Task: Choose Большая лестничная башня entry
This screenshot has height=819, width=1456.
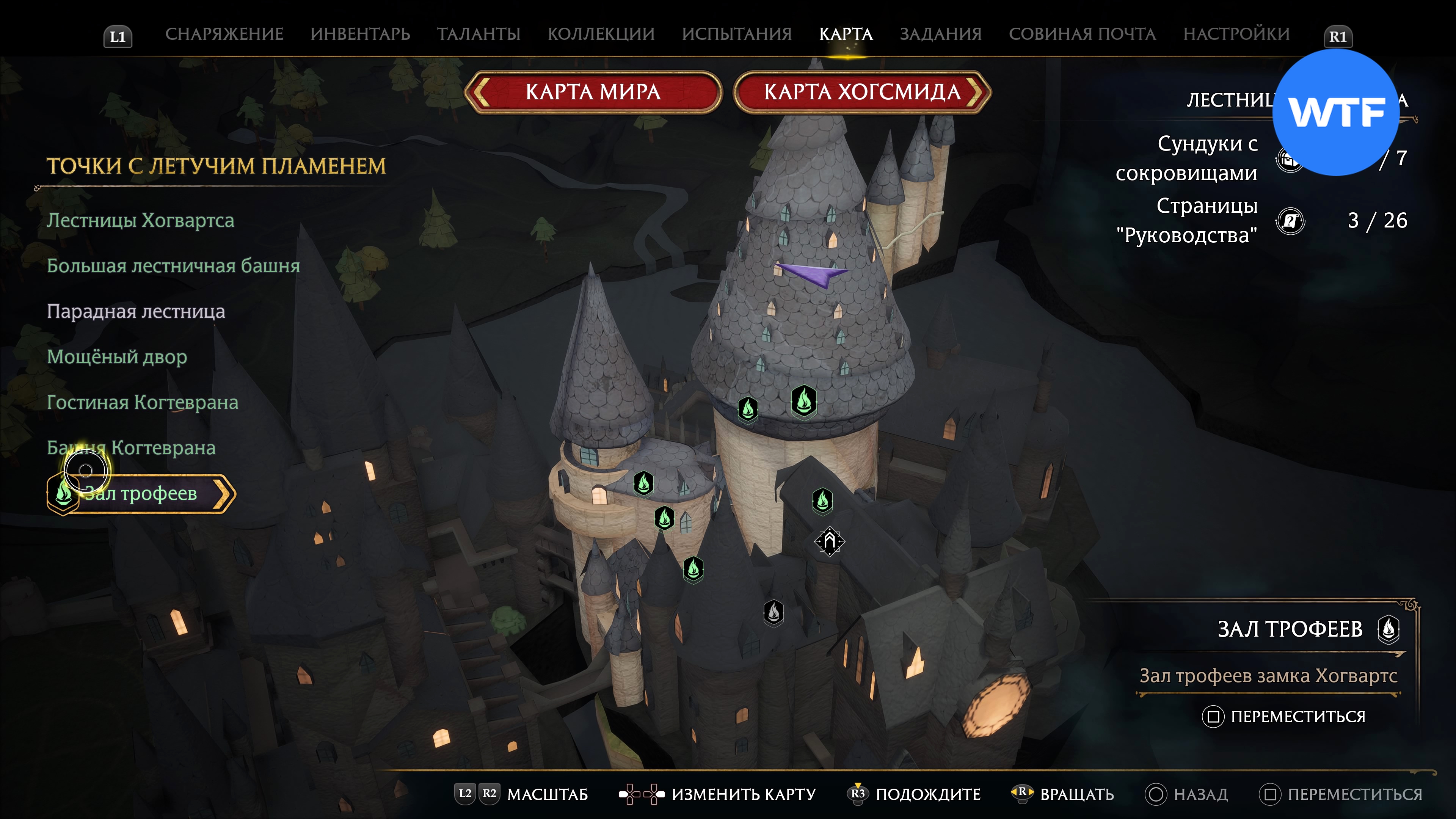Action: tap(173, 266)
